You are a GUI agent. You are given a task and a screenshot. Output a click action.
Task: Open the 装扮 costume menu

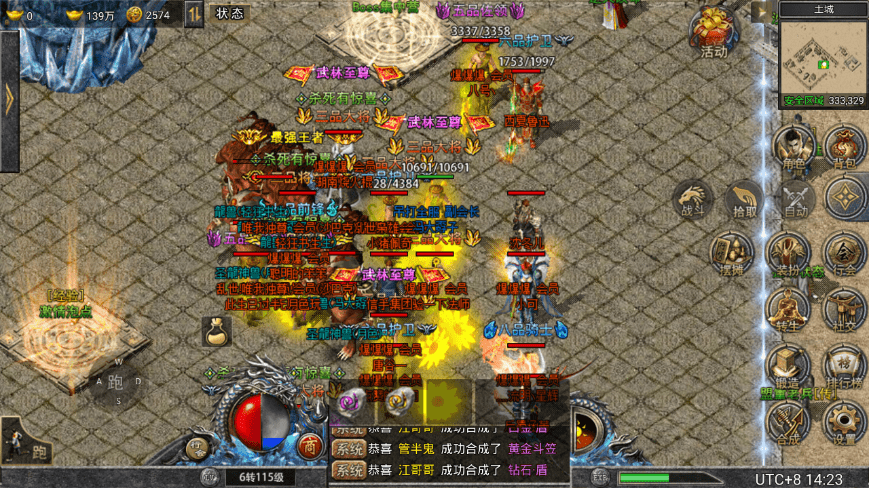tap(790, 254)
